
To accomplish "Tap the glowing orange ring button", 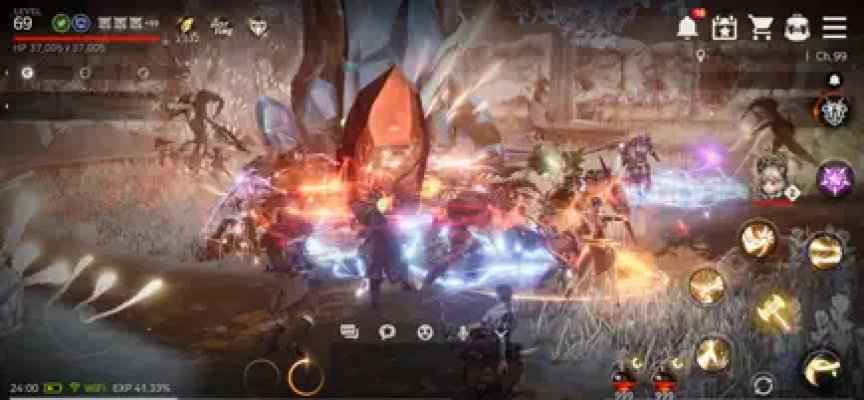I will click(305, 376).
